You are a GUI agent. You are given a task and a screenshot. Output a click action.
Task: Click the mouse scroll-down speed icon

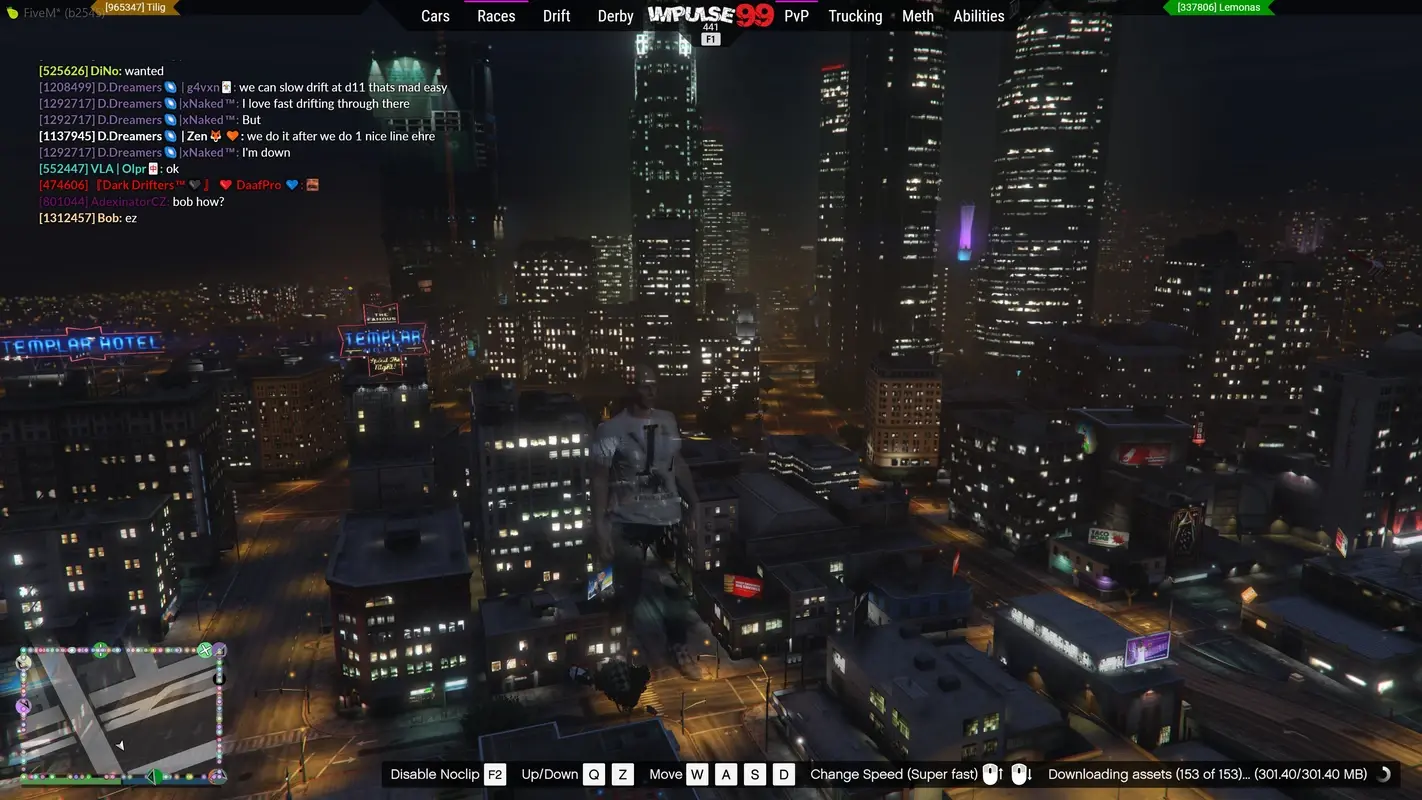click(x=1019, y=773)
